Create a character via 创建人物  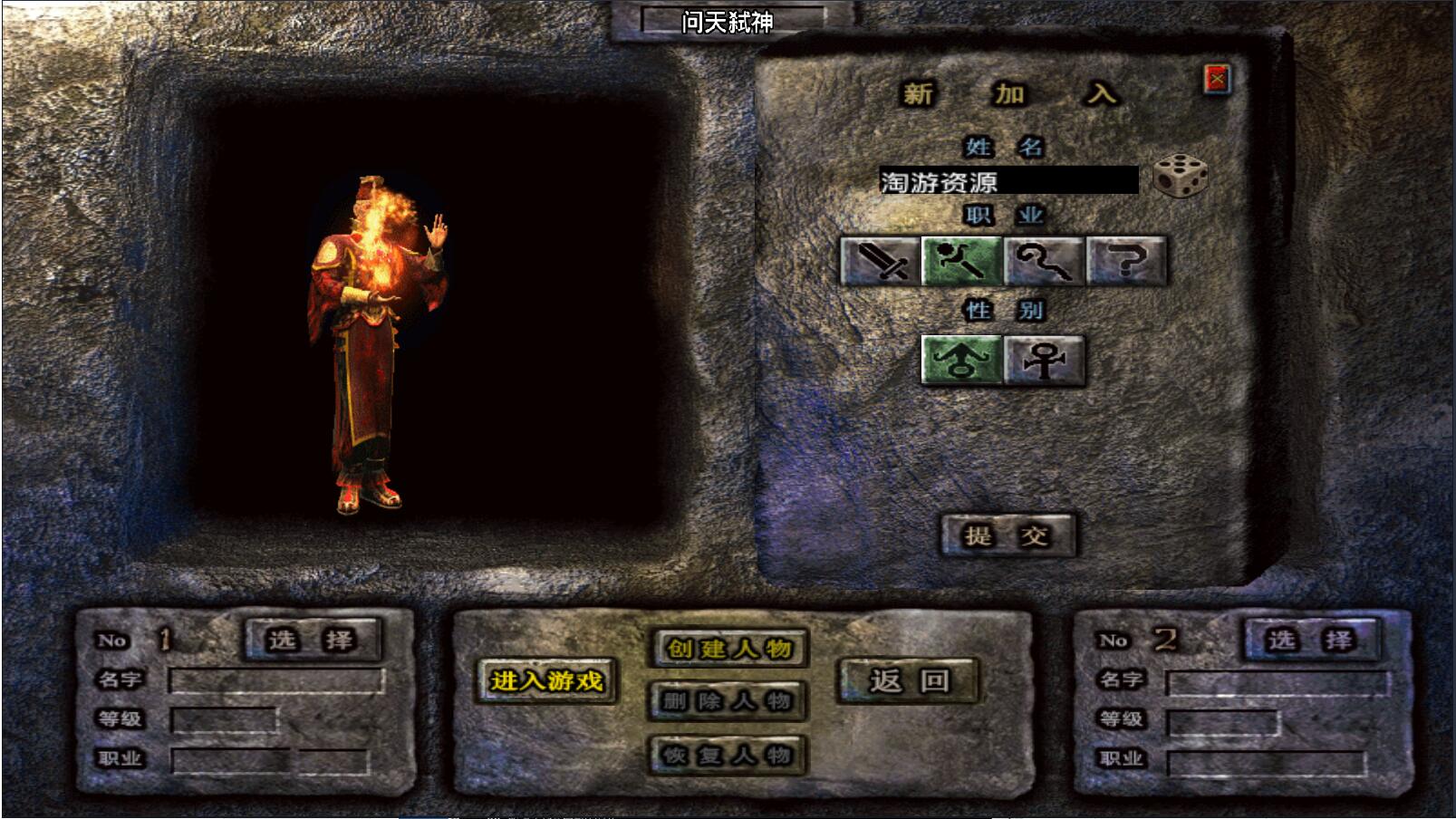click(x=728, y=649)
